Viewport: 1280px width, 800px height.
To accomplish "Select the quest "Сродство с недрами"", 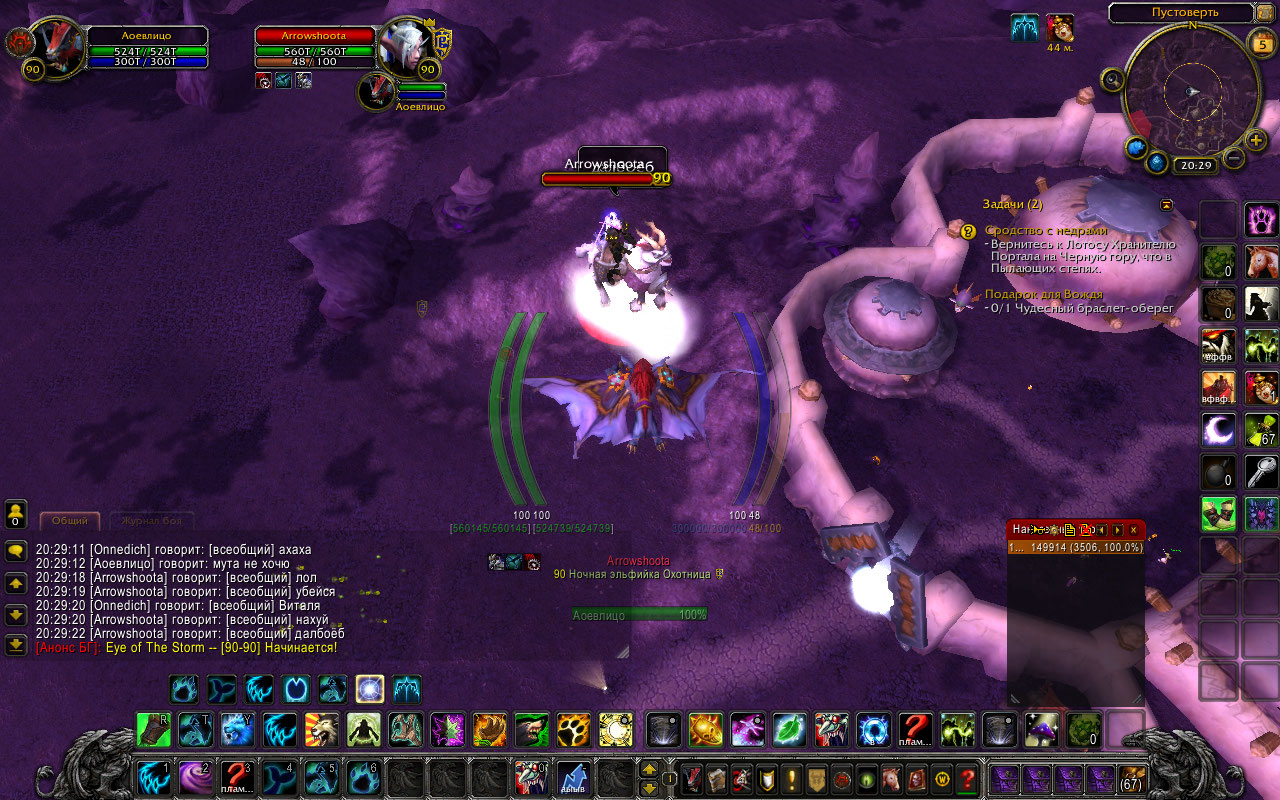I will click(1046, 230).
